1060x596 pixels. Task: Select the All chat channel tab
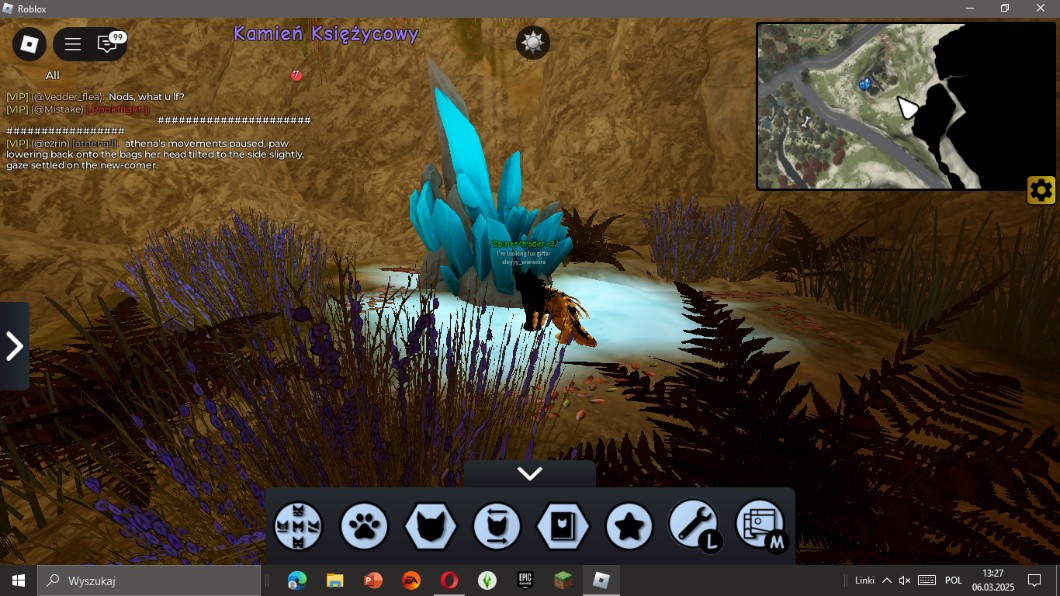(53, 75)
